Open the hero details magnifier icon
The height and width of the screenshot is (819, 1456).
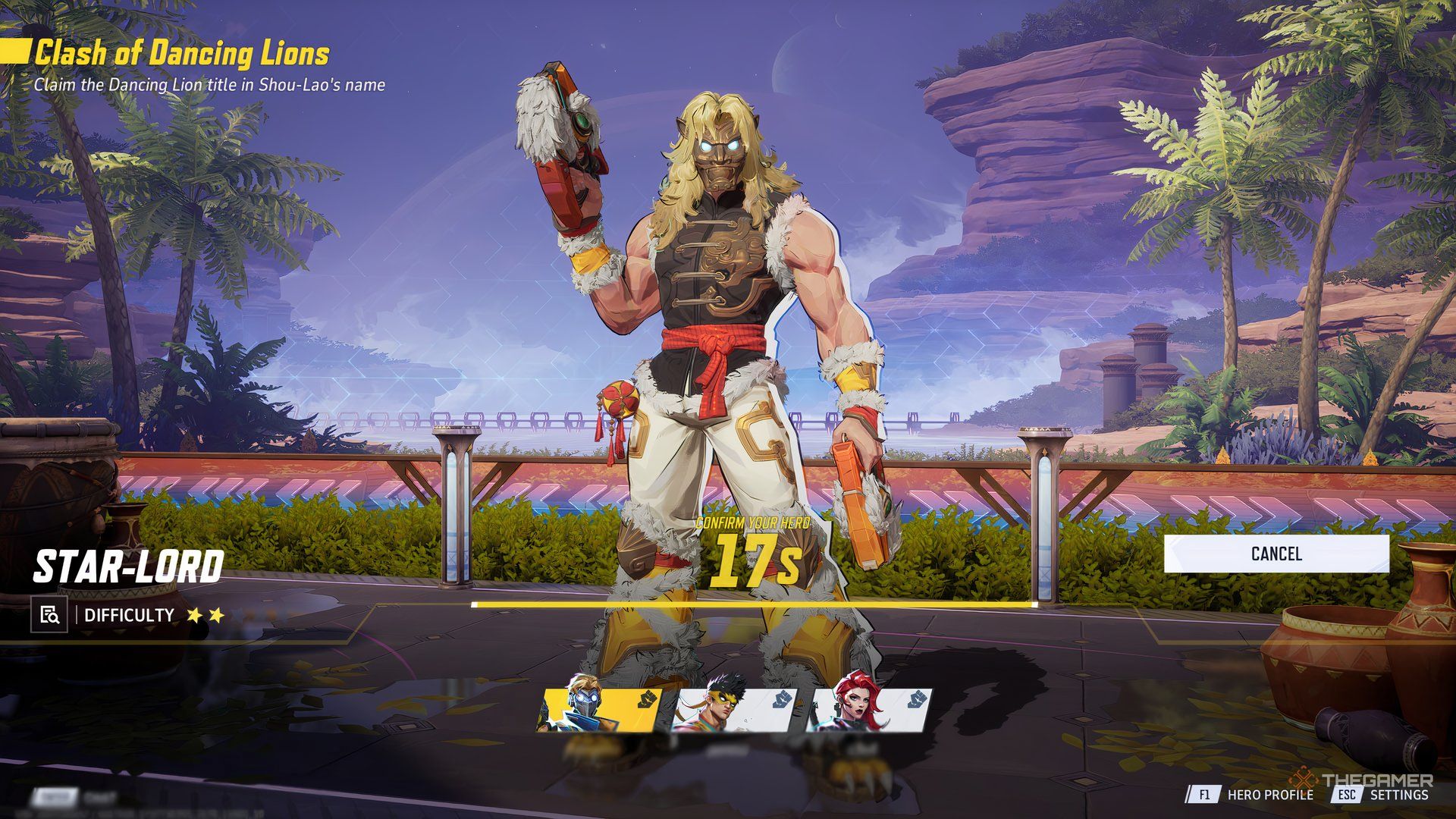click(x=49, y=614)
